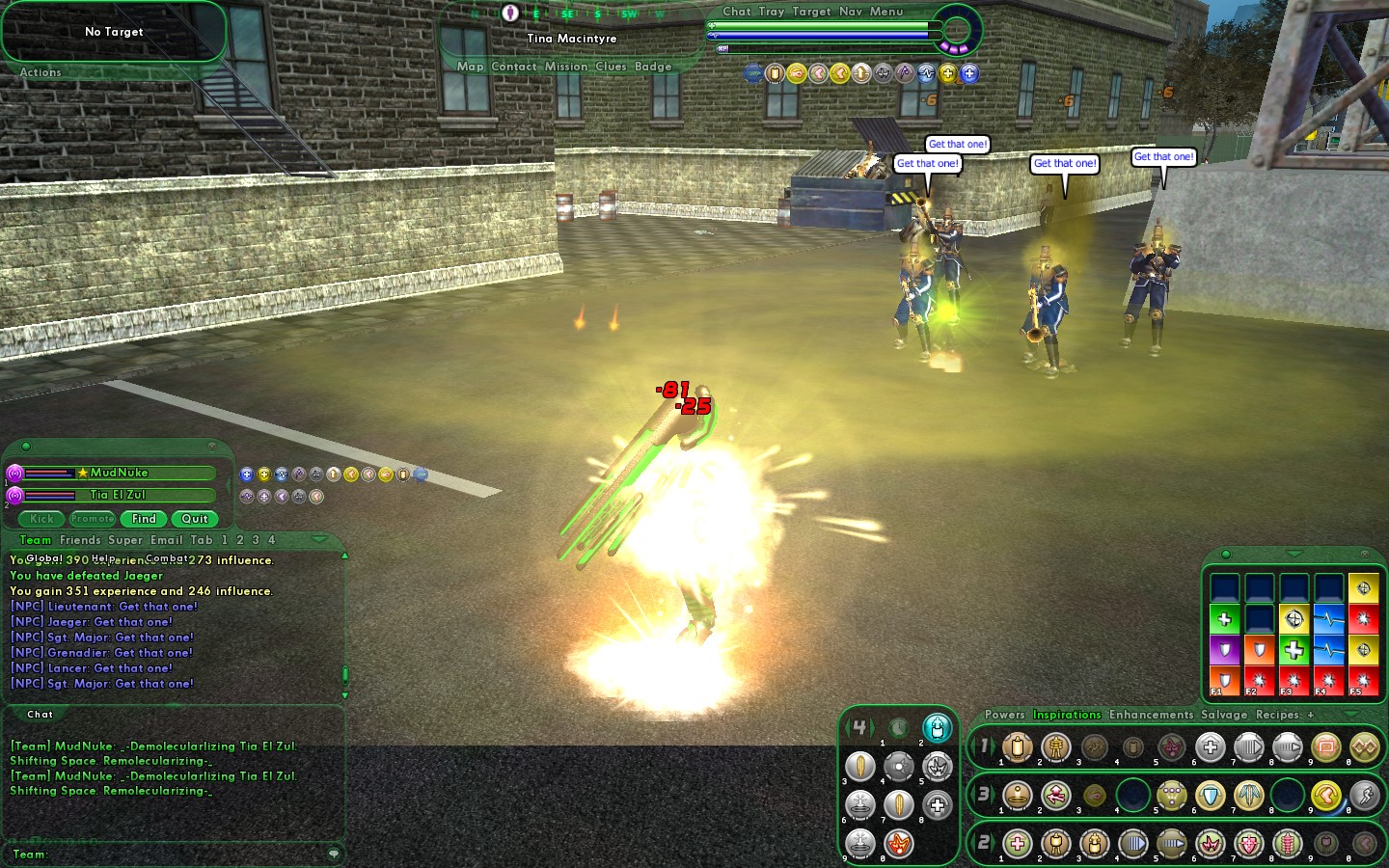Select teammate MudNuke in team list
The image size is (1389, 868).
[x=119, y=473]
